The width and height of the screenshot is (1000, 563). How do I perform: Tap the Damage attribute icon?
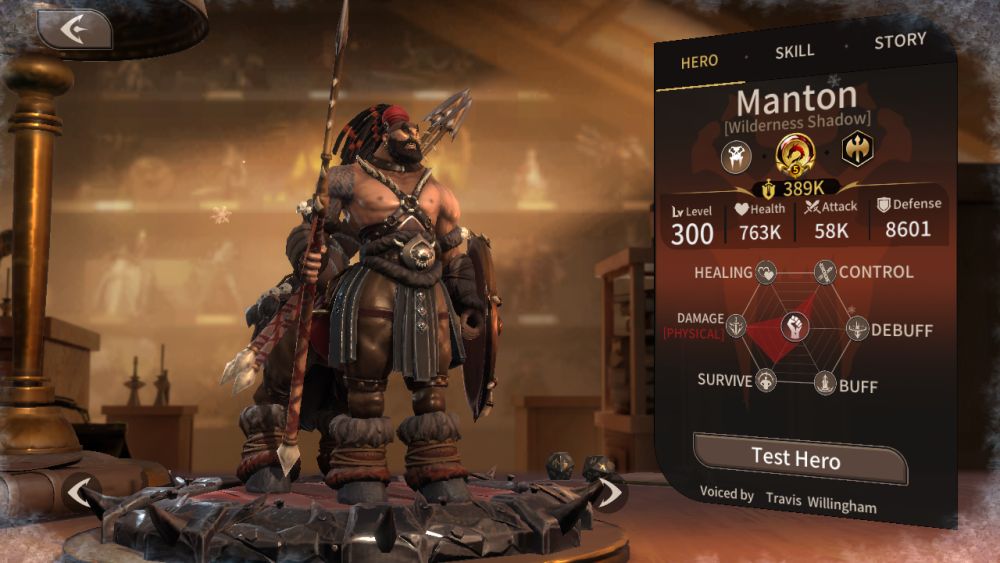click(736, 326)
